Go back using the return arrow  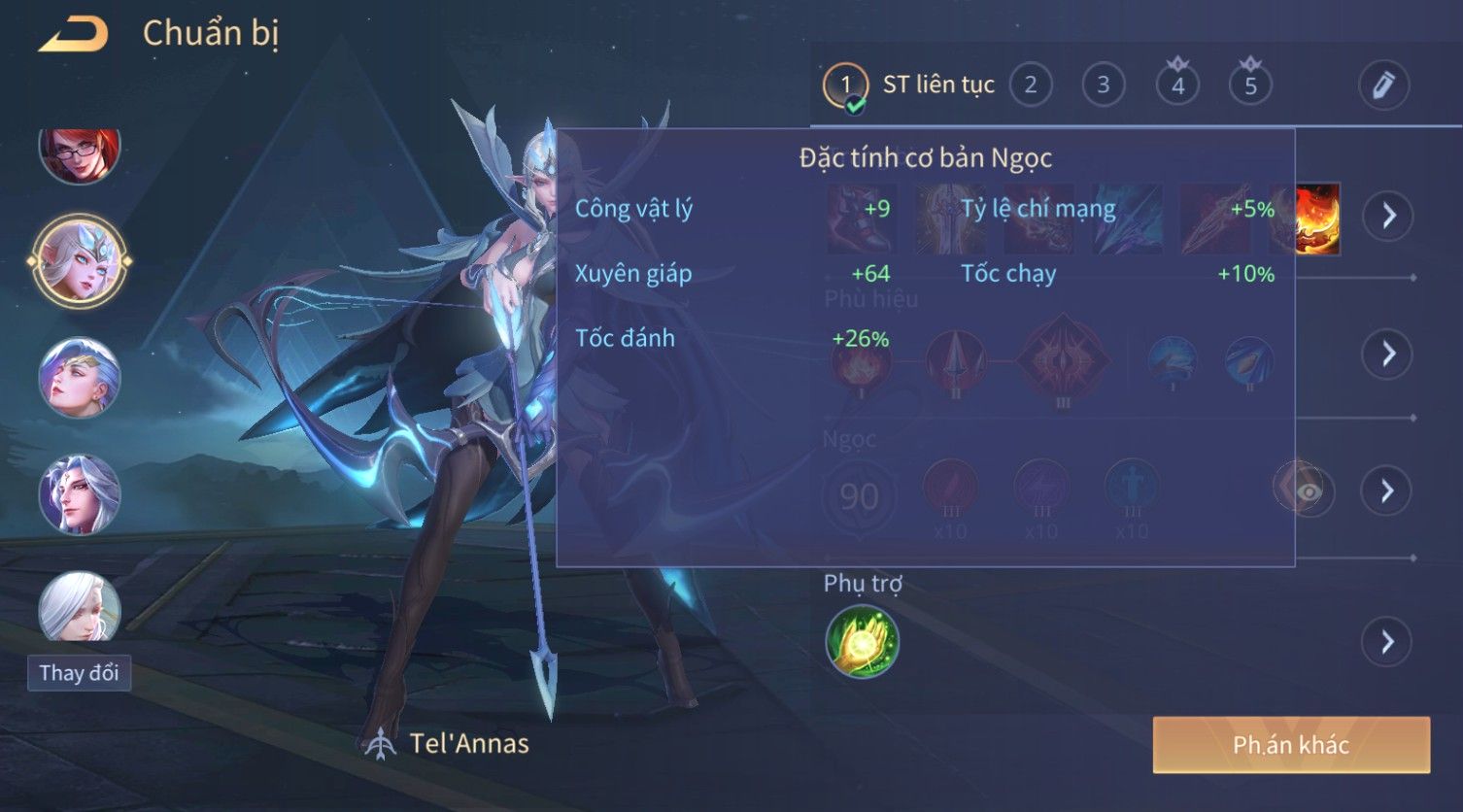coord(74,35)
